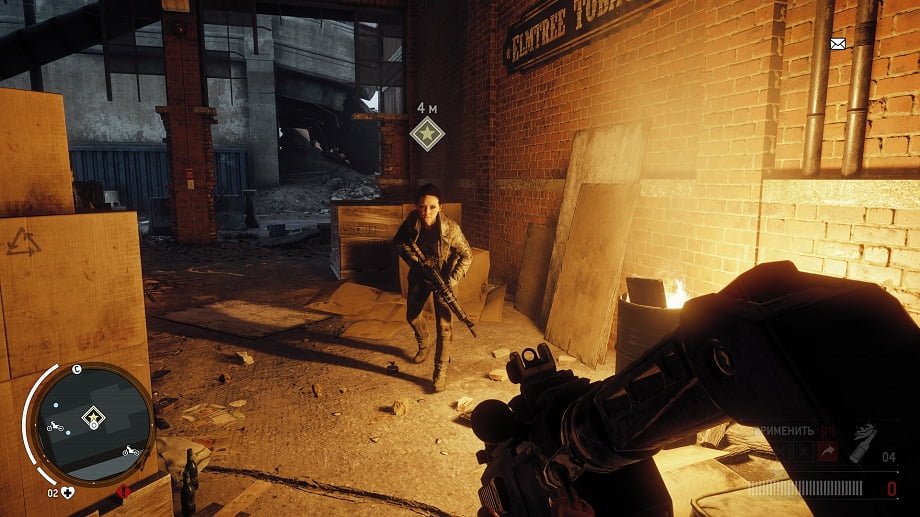Select the star objective marker labeled 4 м
The width and height of the screenshot is (920, 517).
pos(427,133)
